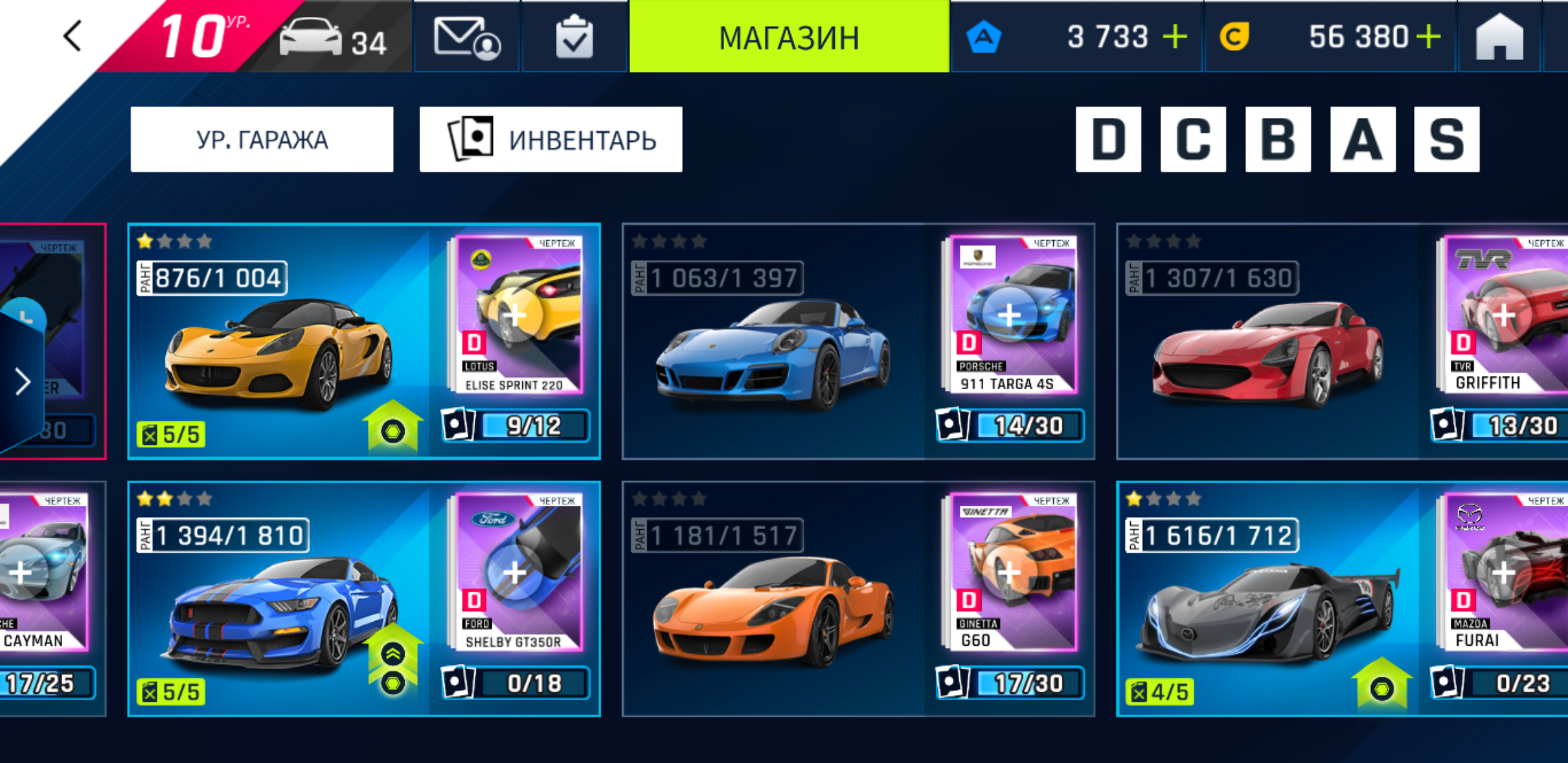Add more gold credits
1568x763 pixels.
1428,37
